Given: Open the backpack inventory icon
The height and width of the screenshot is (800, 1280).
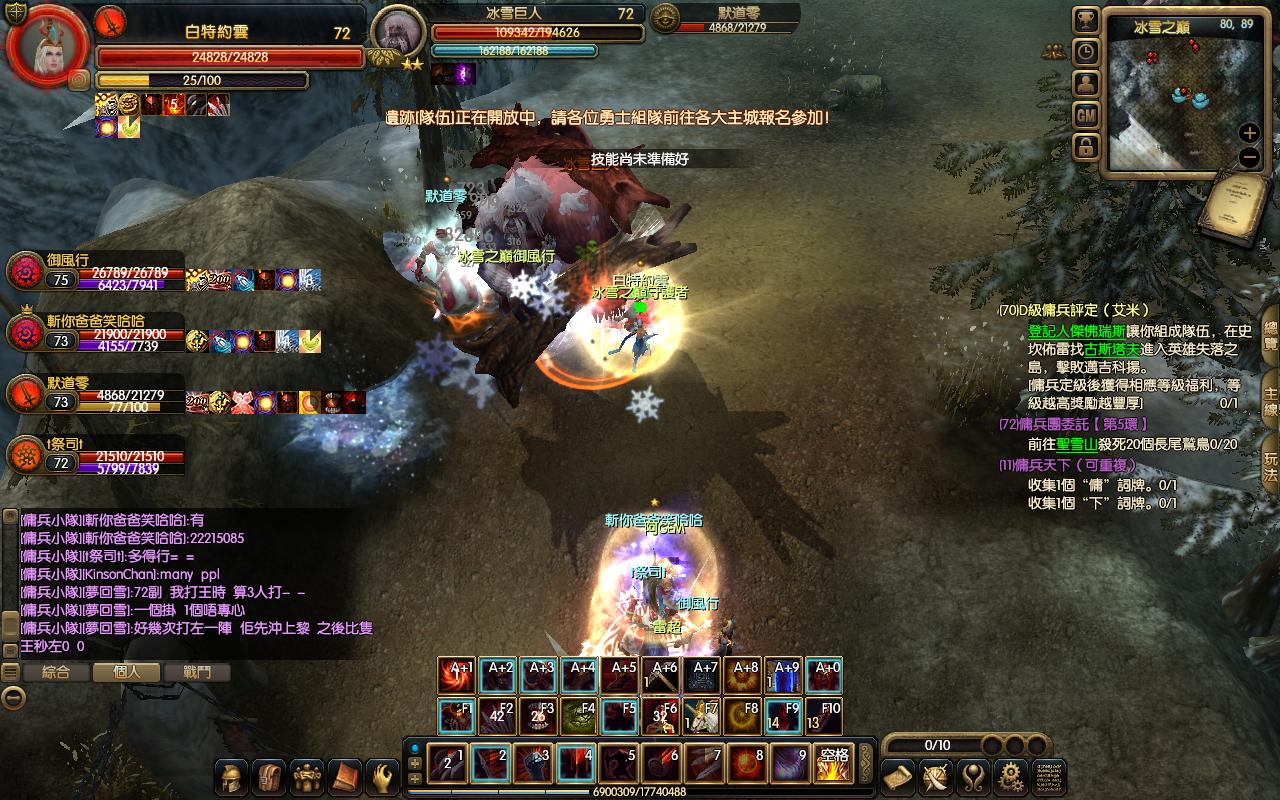Looking at the screenshot, I should (270, 776).
